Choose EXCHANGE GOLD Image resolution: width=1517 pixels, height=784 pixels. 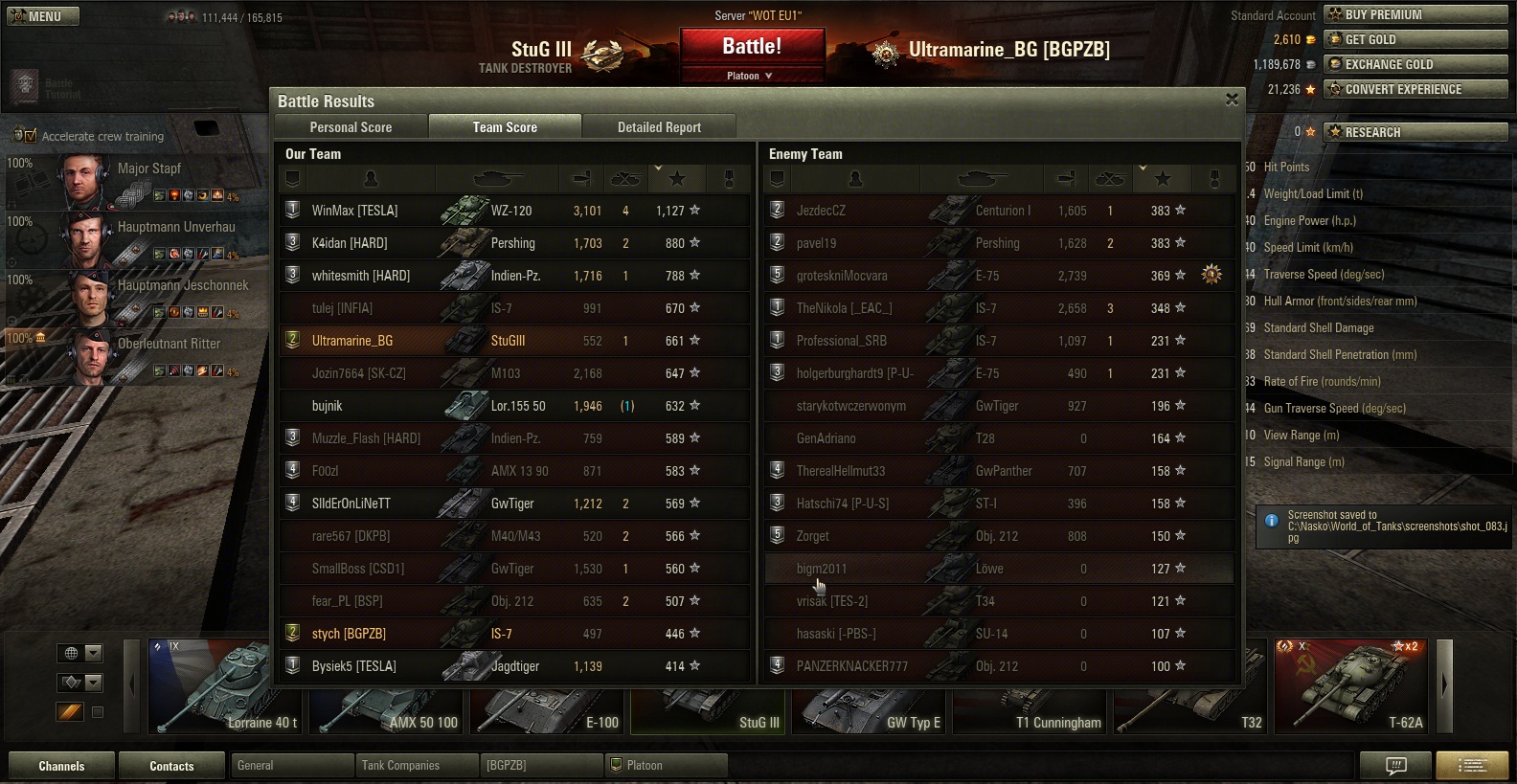pyautogui.click(x=1415, y=64)
